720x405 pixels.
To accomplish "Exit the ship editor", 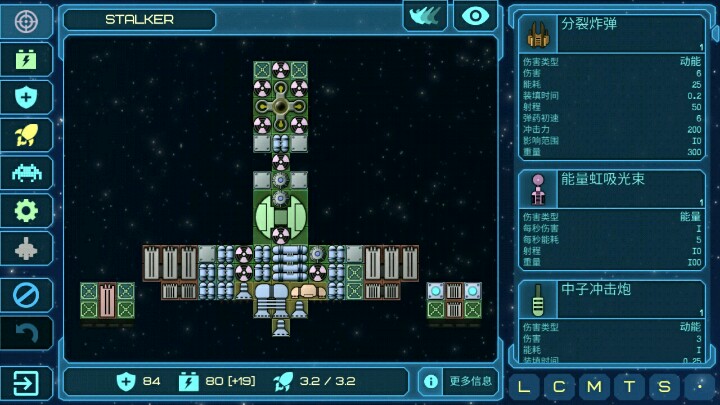I will [x=26, y=382].
